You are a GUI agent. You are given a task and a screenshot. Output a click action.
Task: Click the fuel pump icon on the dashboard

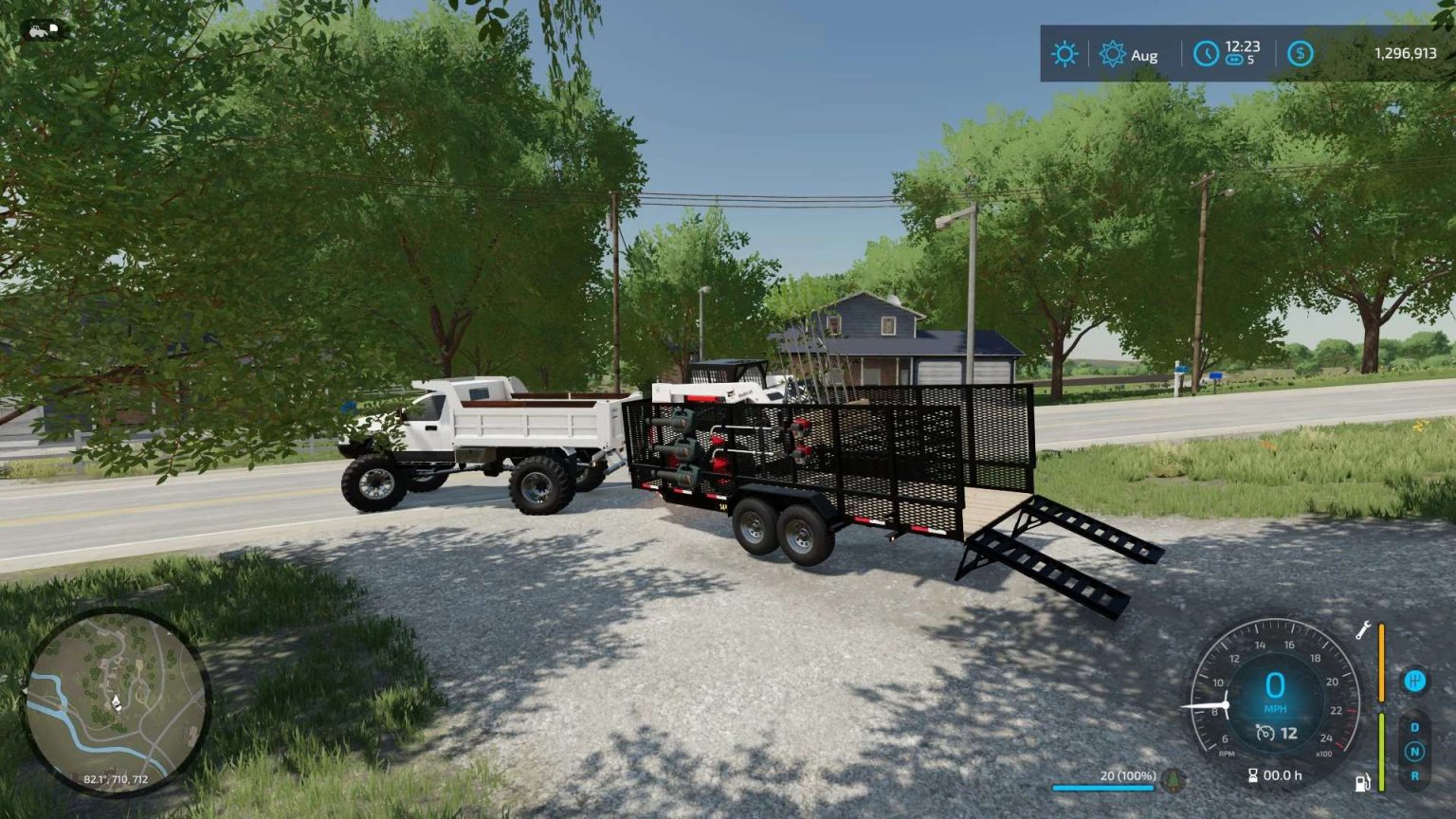[x=1362, y=782]
